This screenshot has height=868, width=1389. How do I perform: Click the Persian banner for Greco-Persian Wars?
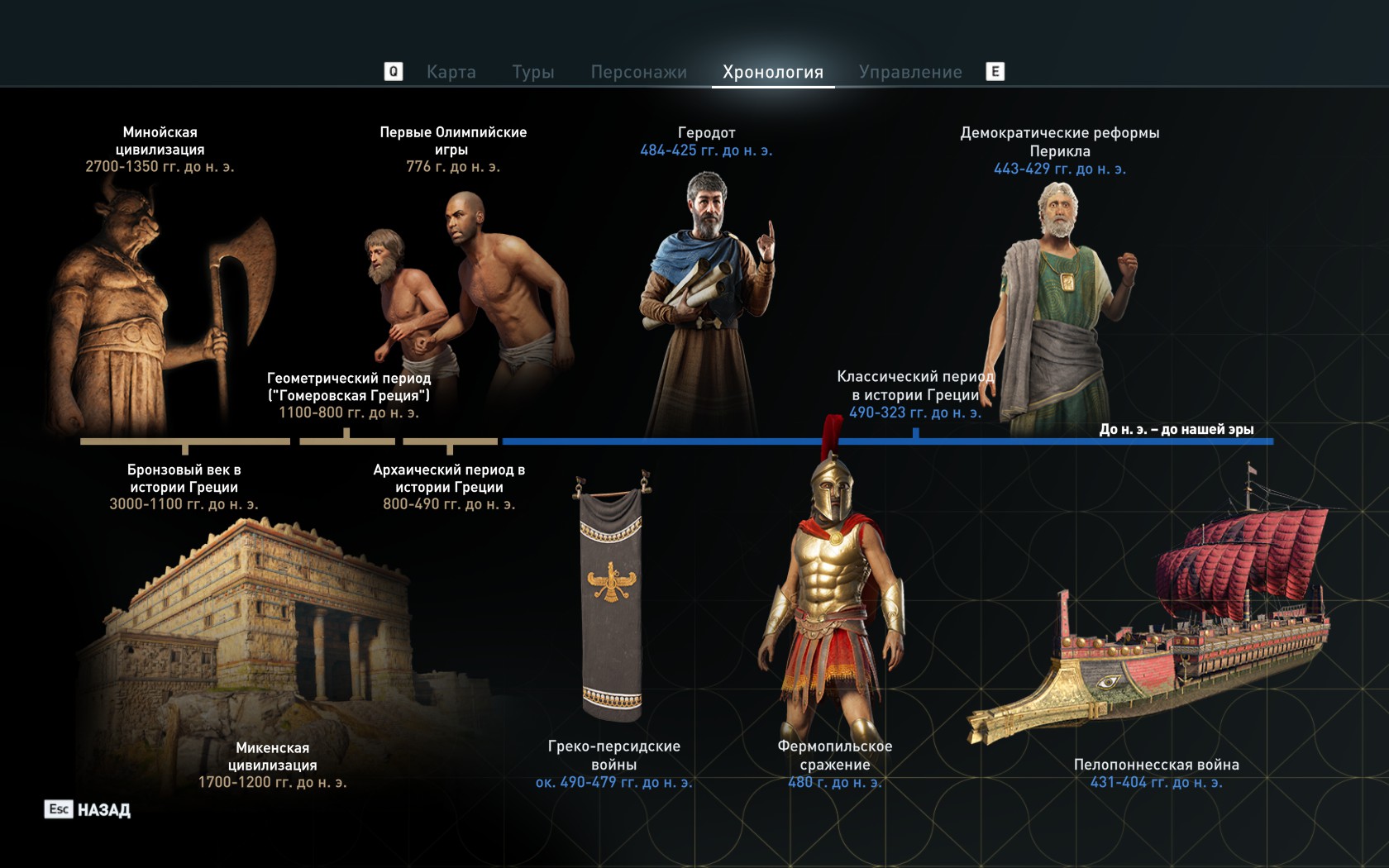click(612, 595)
